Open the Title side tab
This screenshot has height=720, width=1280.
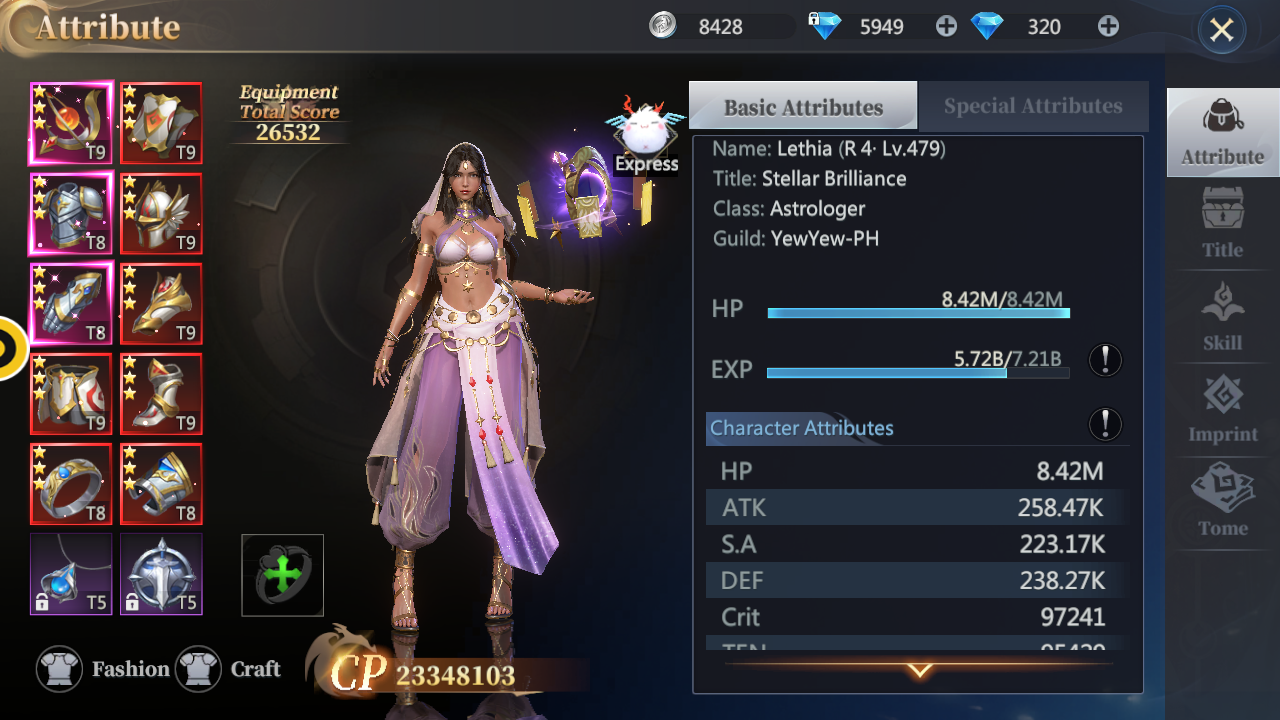point(1222,224)
